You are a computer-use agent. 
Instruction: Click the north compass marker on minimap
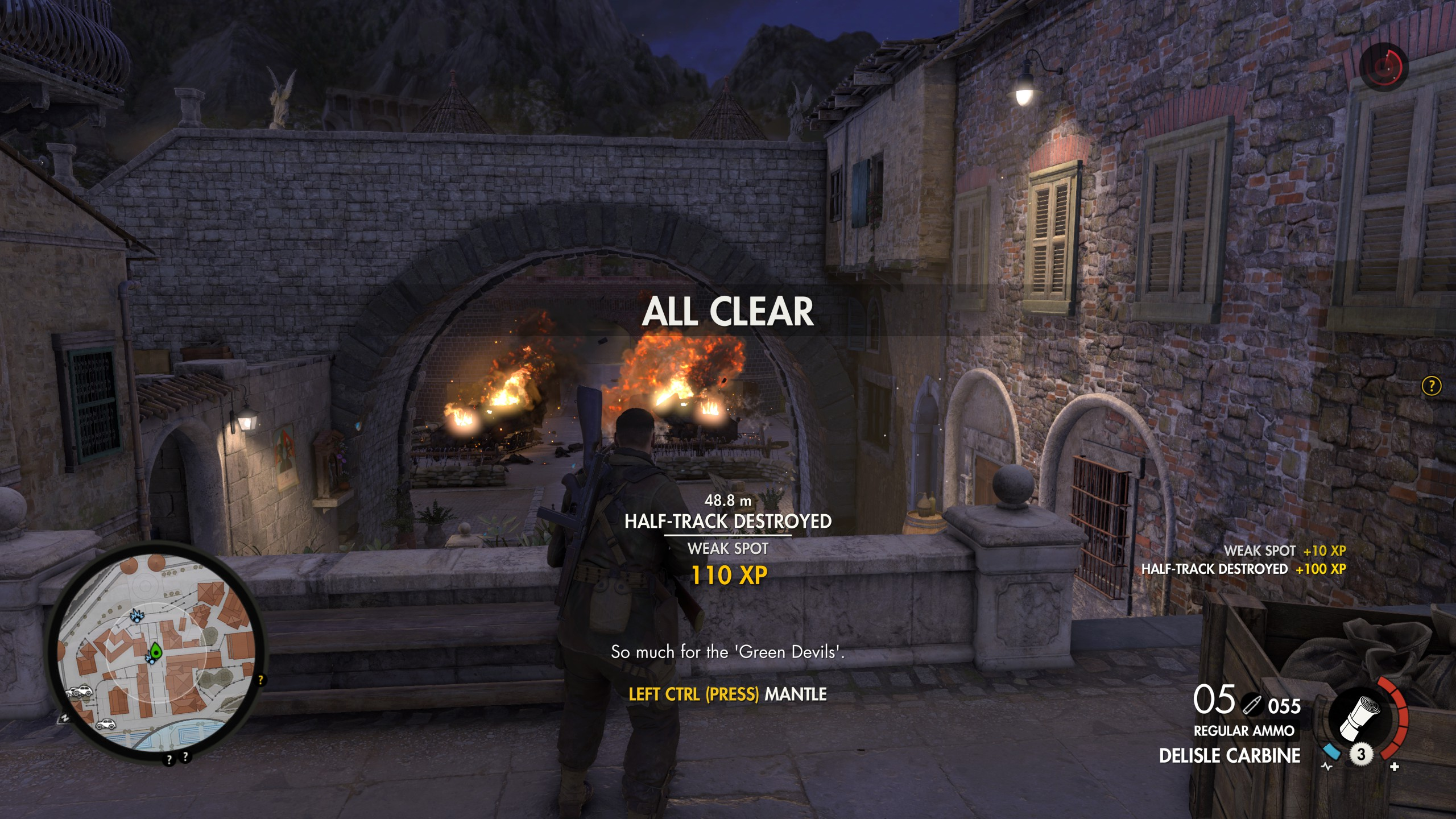65,718
